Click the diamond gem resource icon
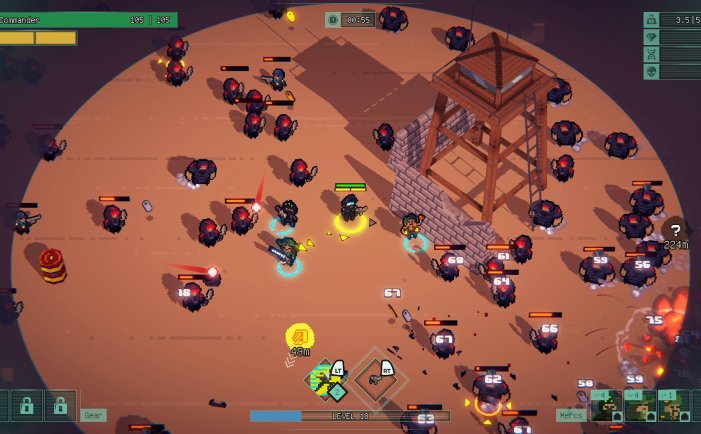The height and width of the screenshot is (434, 701). click(651, 37)
